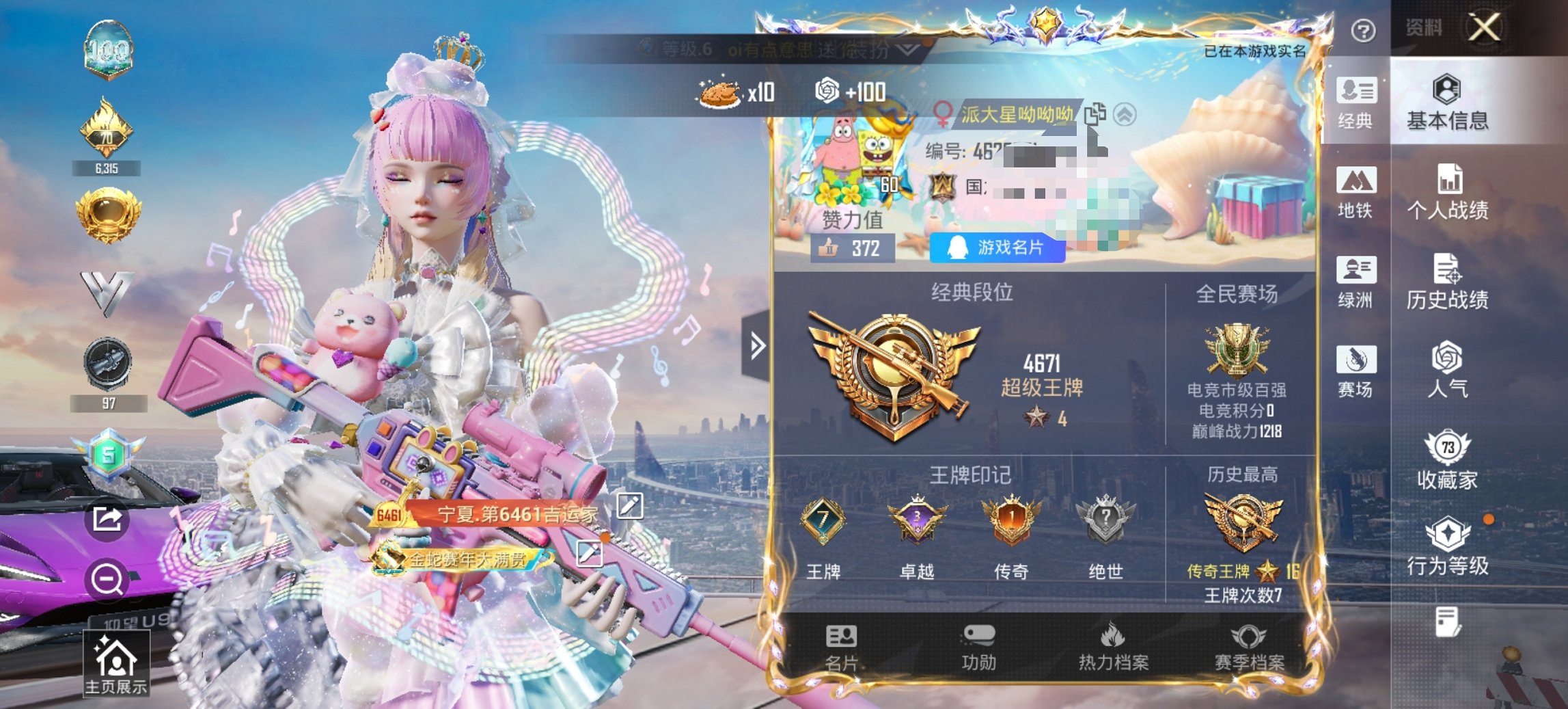This screenshot has height=709, width=1568.
Task: Switch to the 个人战绩 tab
Action: (1448, 191)
